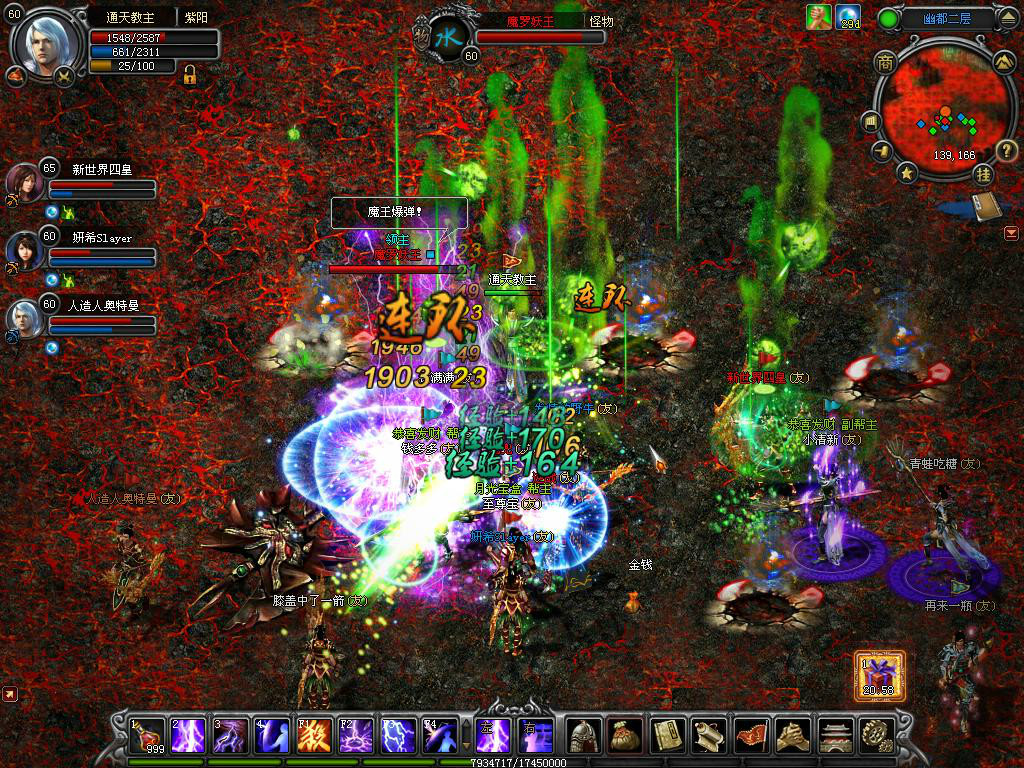
Task: Click the crossed swords button by portrait
Action: pos(64,75)
